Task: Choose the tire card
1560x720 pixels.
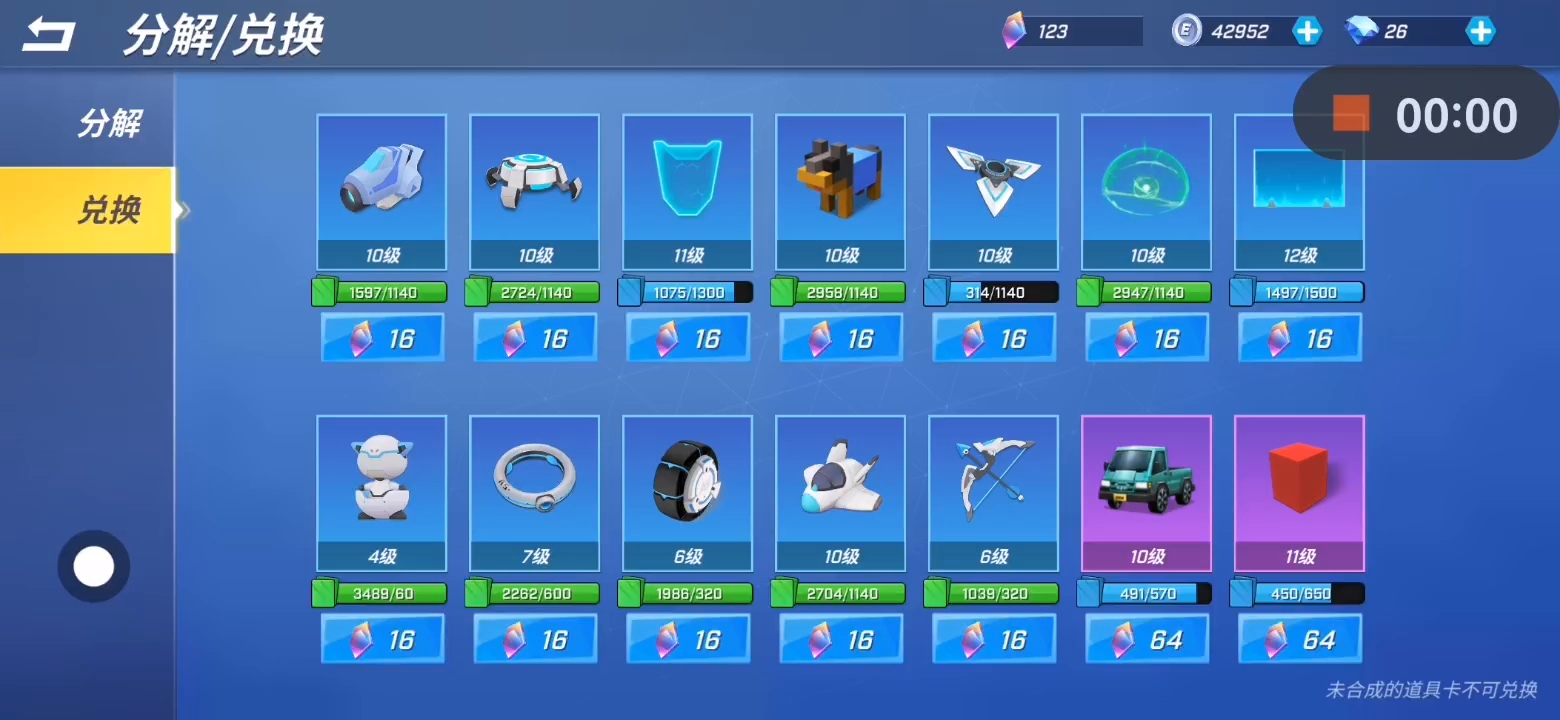Action: pyautogui.click(x=687, y=492)
